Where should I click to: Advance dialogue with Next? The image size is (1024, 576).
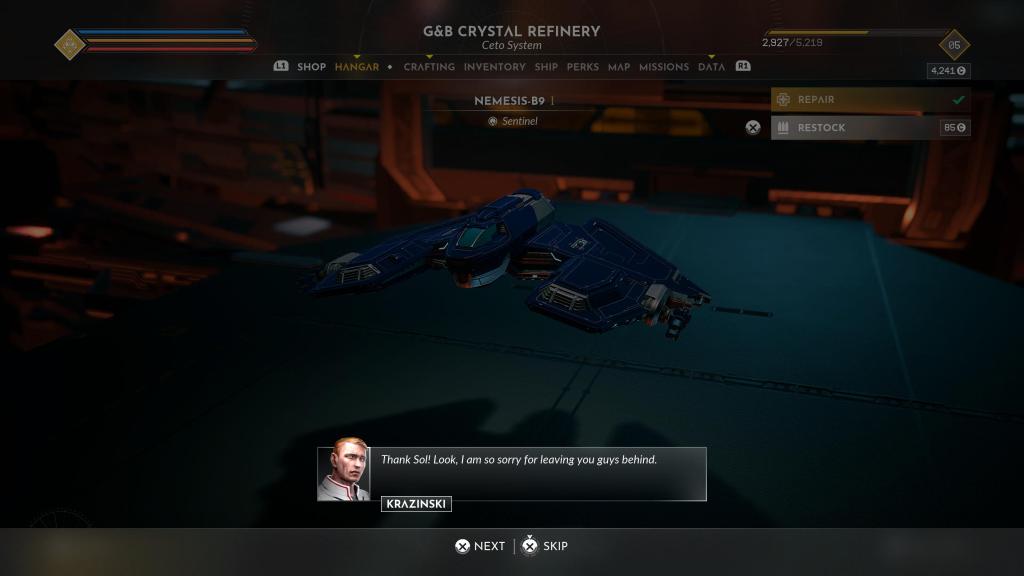pyautogui.click(x=480, y=546)
